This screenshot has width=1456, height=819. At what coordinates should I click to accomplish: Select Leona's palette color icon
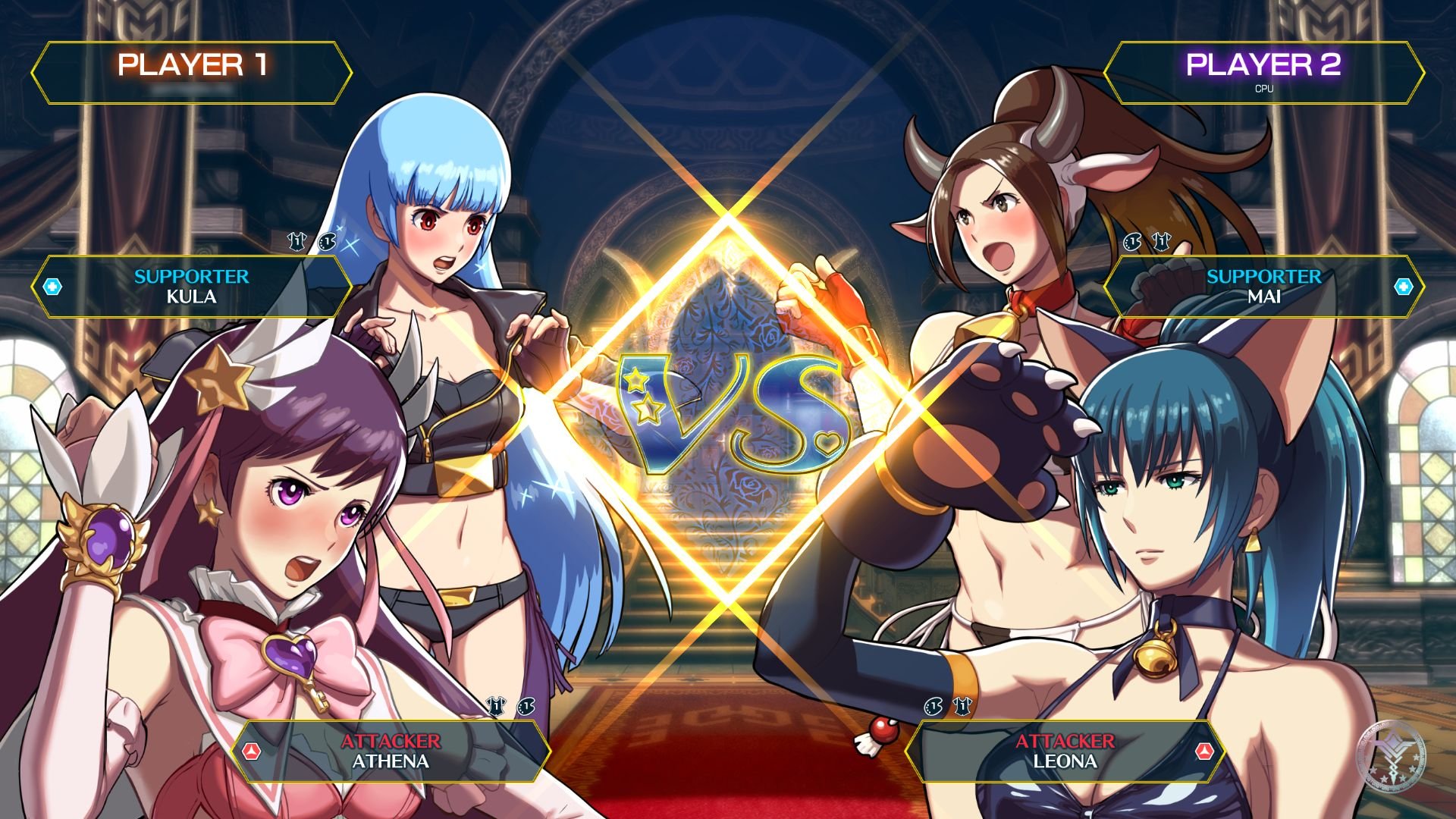(x=934, y=705)
